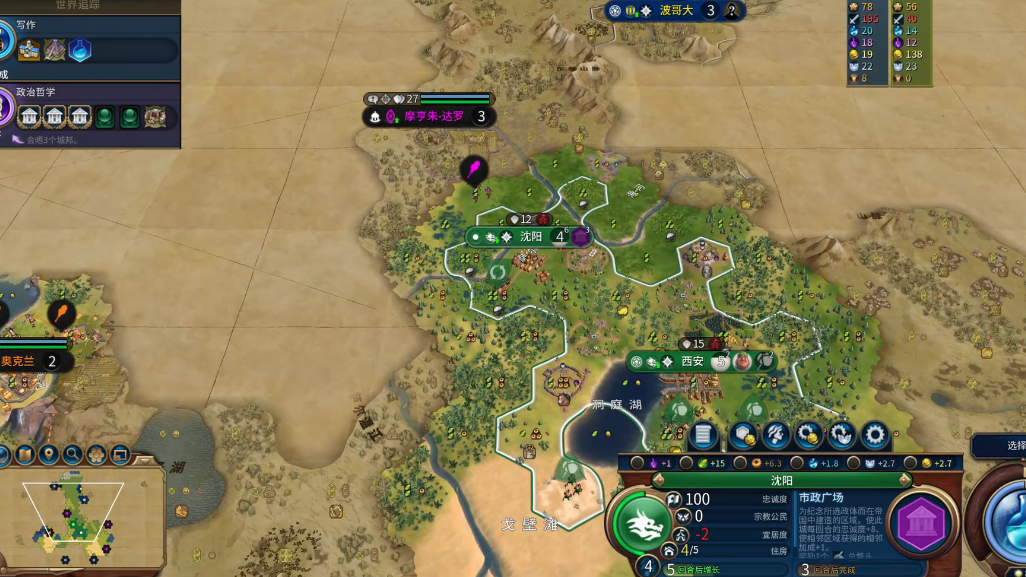The image size is (1026, 577).
Task: Open the city details list icon
Action: [x=703, y=435]
